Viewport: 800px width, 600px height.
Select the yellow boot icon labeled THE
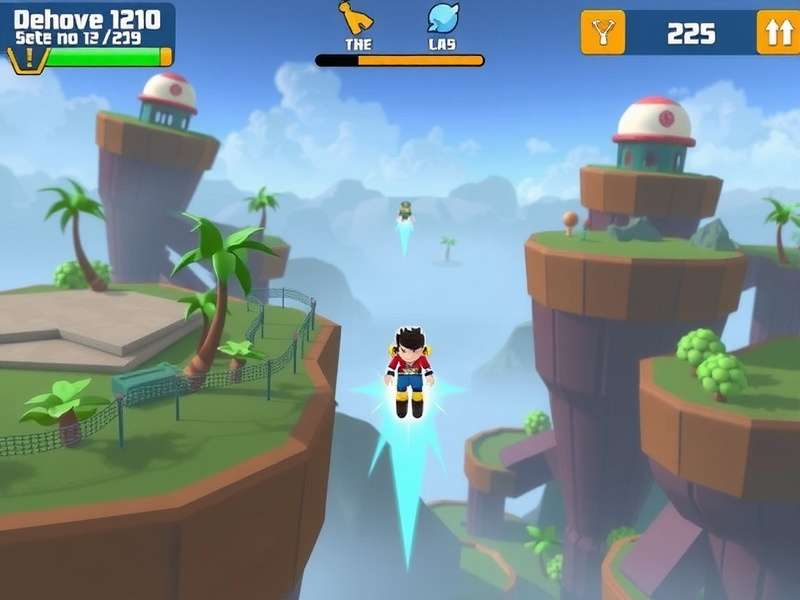click(x=356, y=18)
